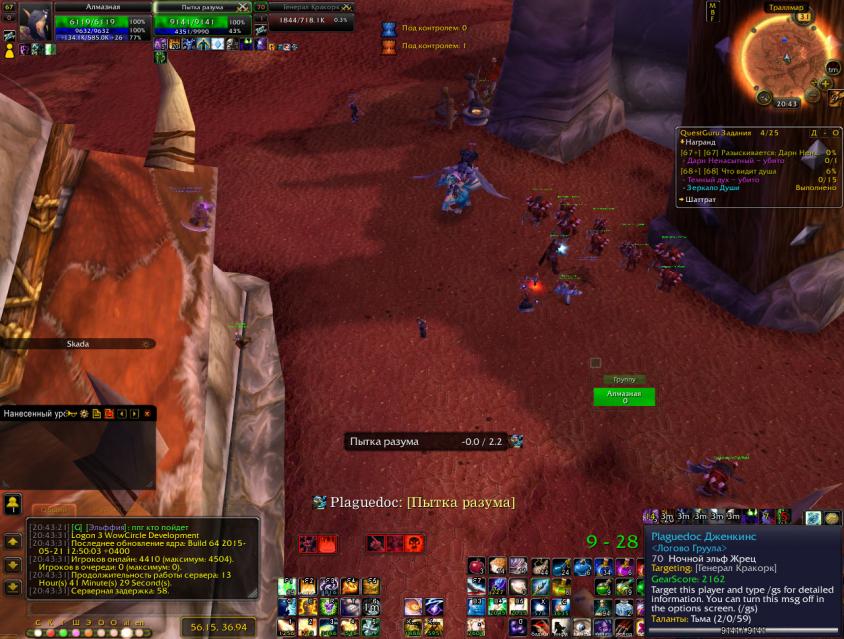Open Skada settings gear icon
844x639 pixels.
[84, 413]
